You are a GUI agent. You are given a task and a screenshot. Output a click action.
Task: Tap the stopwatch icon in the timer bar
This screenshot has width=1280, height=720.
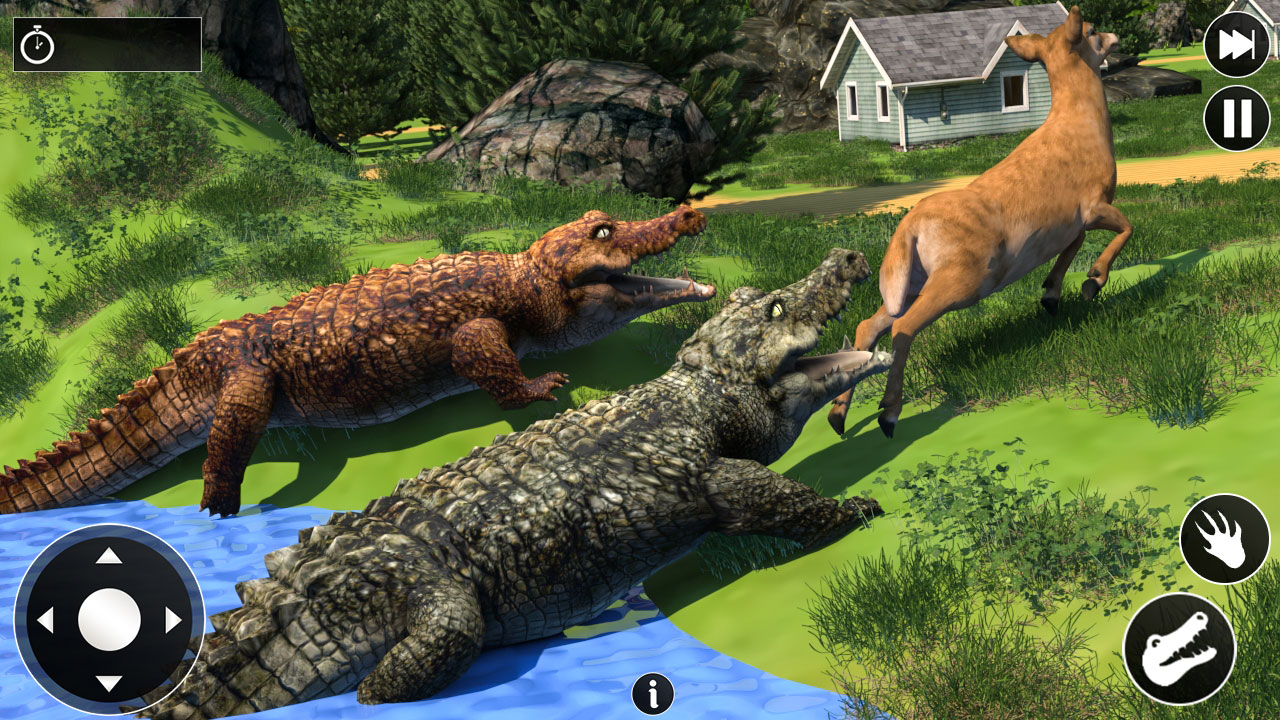pyautogui.click(x=38, y=47)
